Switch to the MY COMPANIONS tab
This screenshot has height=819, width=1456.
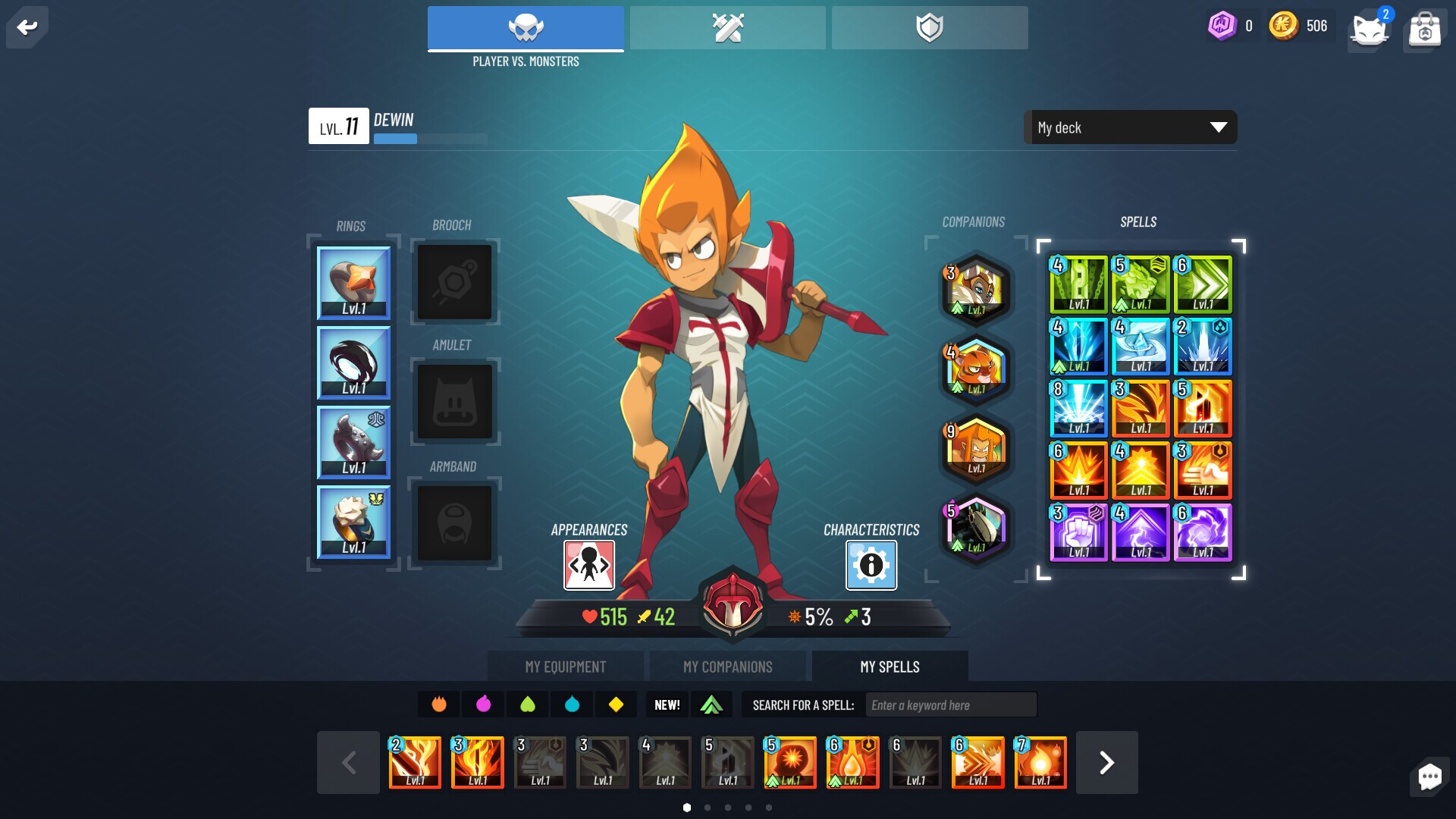(x=727, y=667)
